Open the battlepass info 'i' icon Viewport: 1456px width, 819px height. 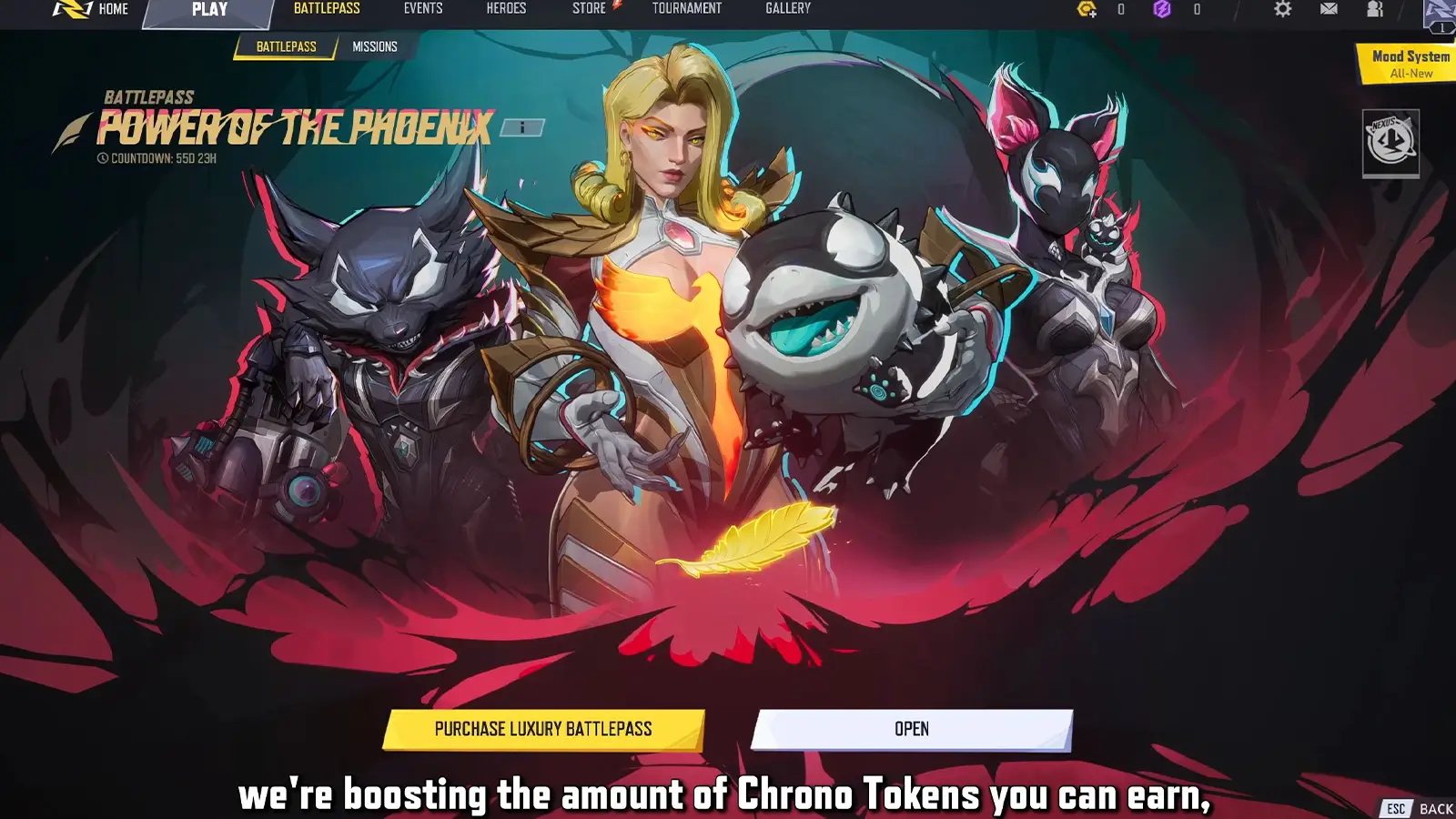[x=521, y=127]
